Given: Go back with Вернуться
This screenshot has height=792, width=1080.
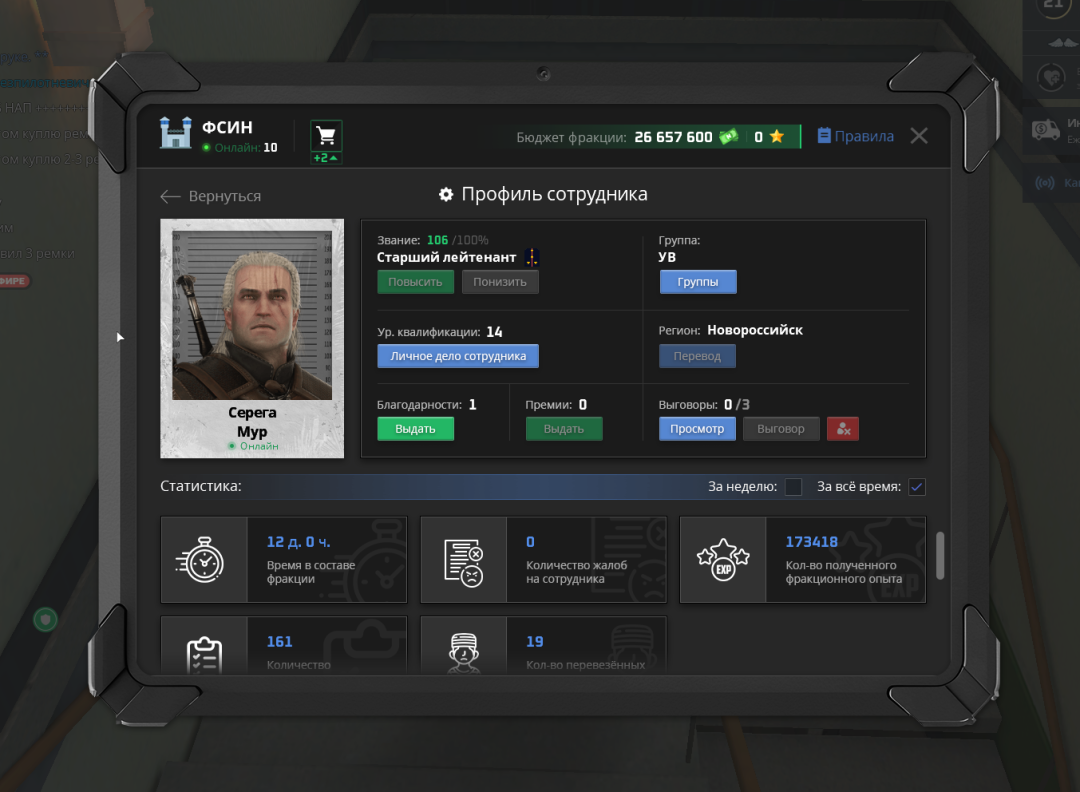Looking at the screenshot, I should [211, 197].
